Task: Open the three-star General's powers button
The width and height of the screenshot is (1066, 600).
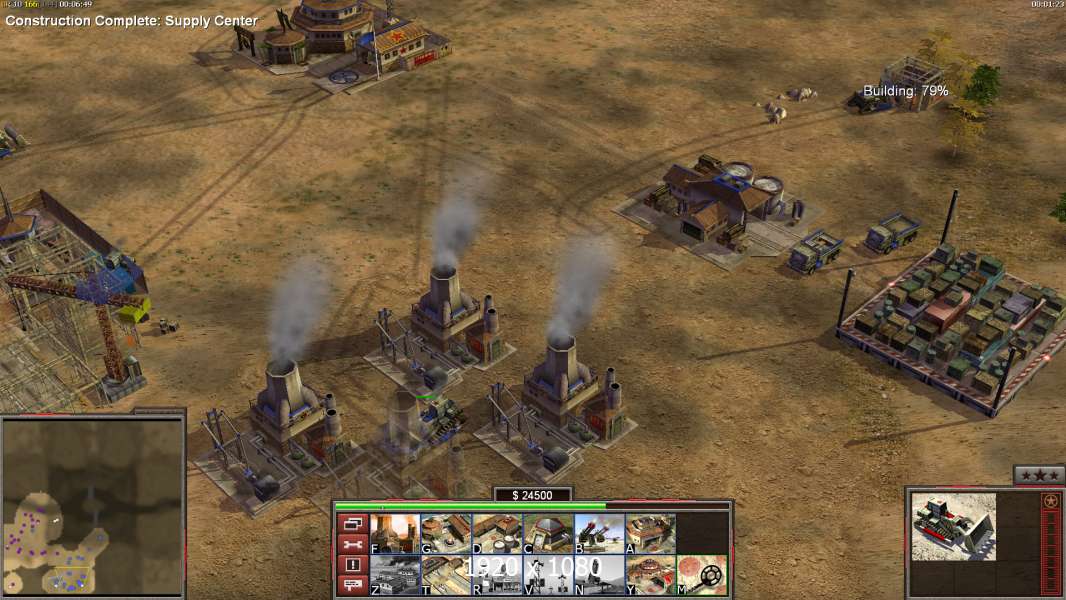Action: pyautogui.click(x=1038, y=475)
